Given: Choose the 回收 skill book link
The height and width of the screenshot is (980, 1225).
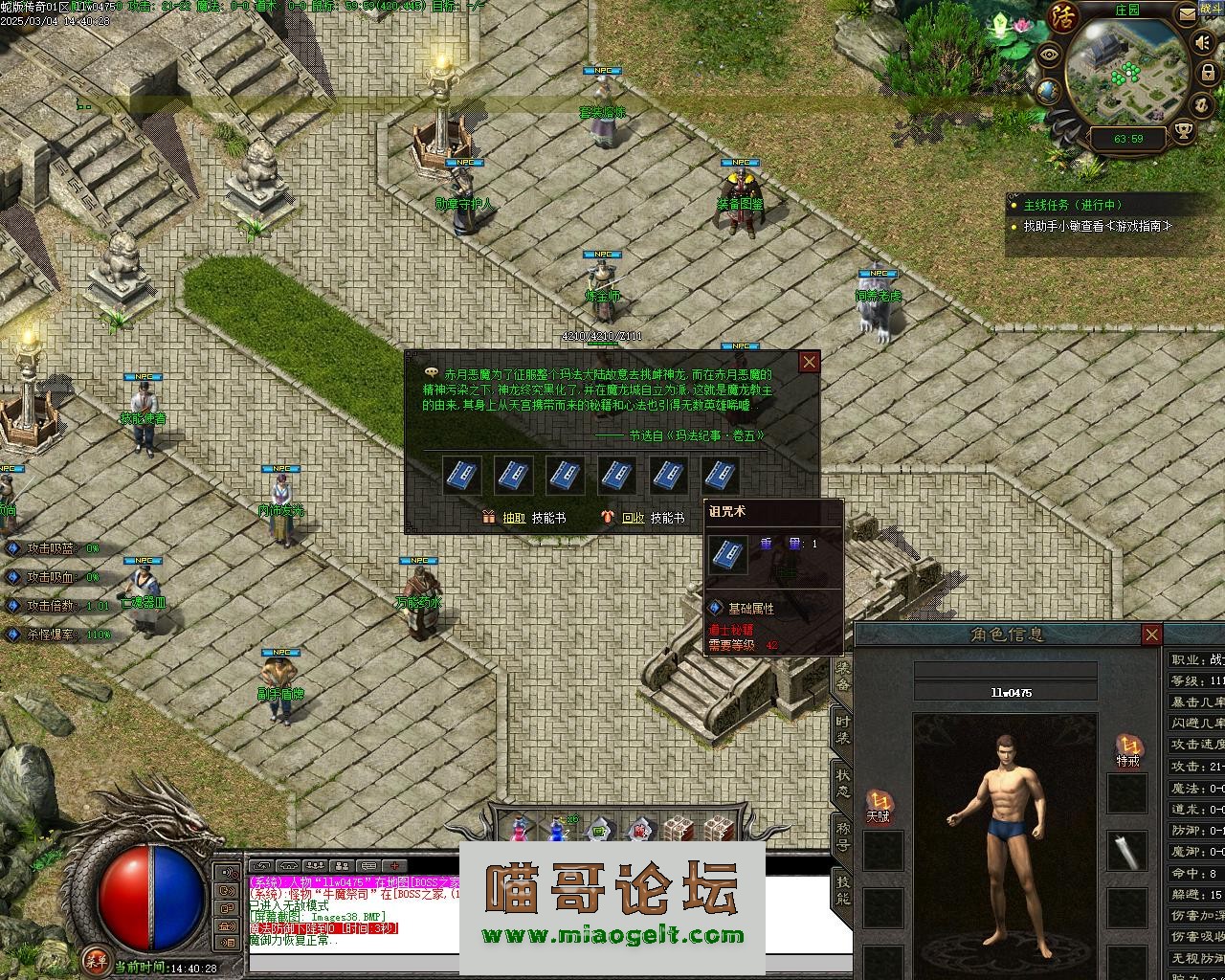Looking at the screenshot, I should (633, 518).
